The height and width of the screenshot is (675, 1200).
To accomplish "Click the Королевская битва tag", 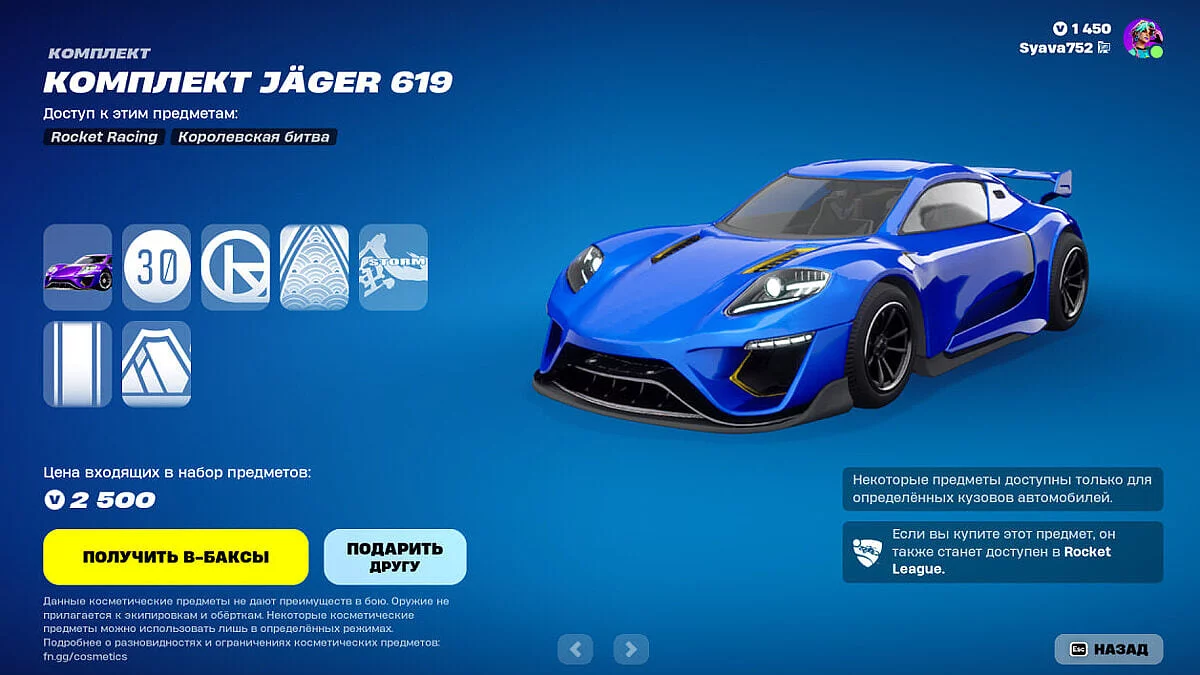I will coord(253,137).
